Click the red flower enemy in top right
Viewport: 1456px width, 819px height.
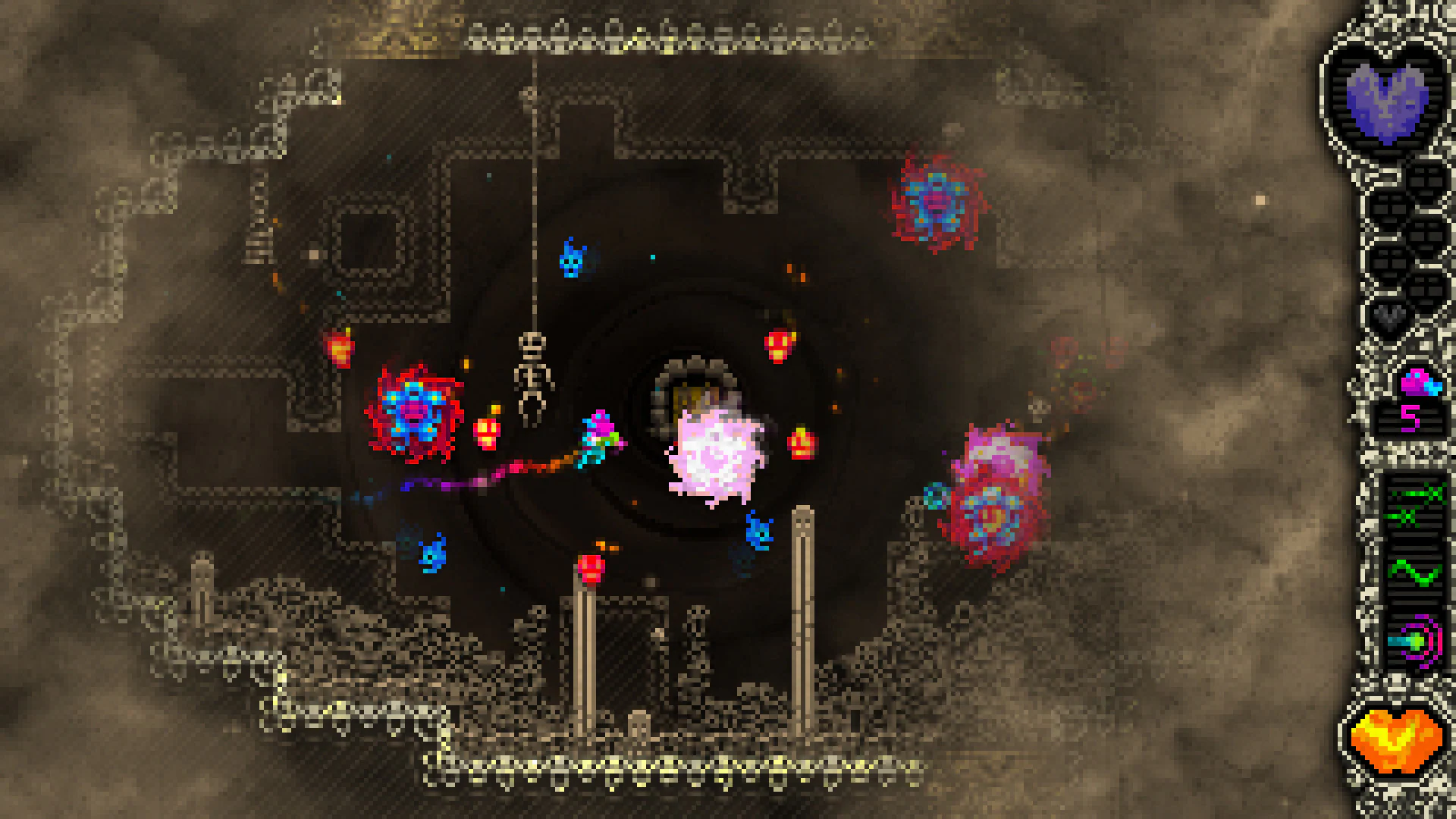click(933, 201)
